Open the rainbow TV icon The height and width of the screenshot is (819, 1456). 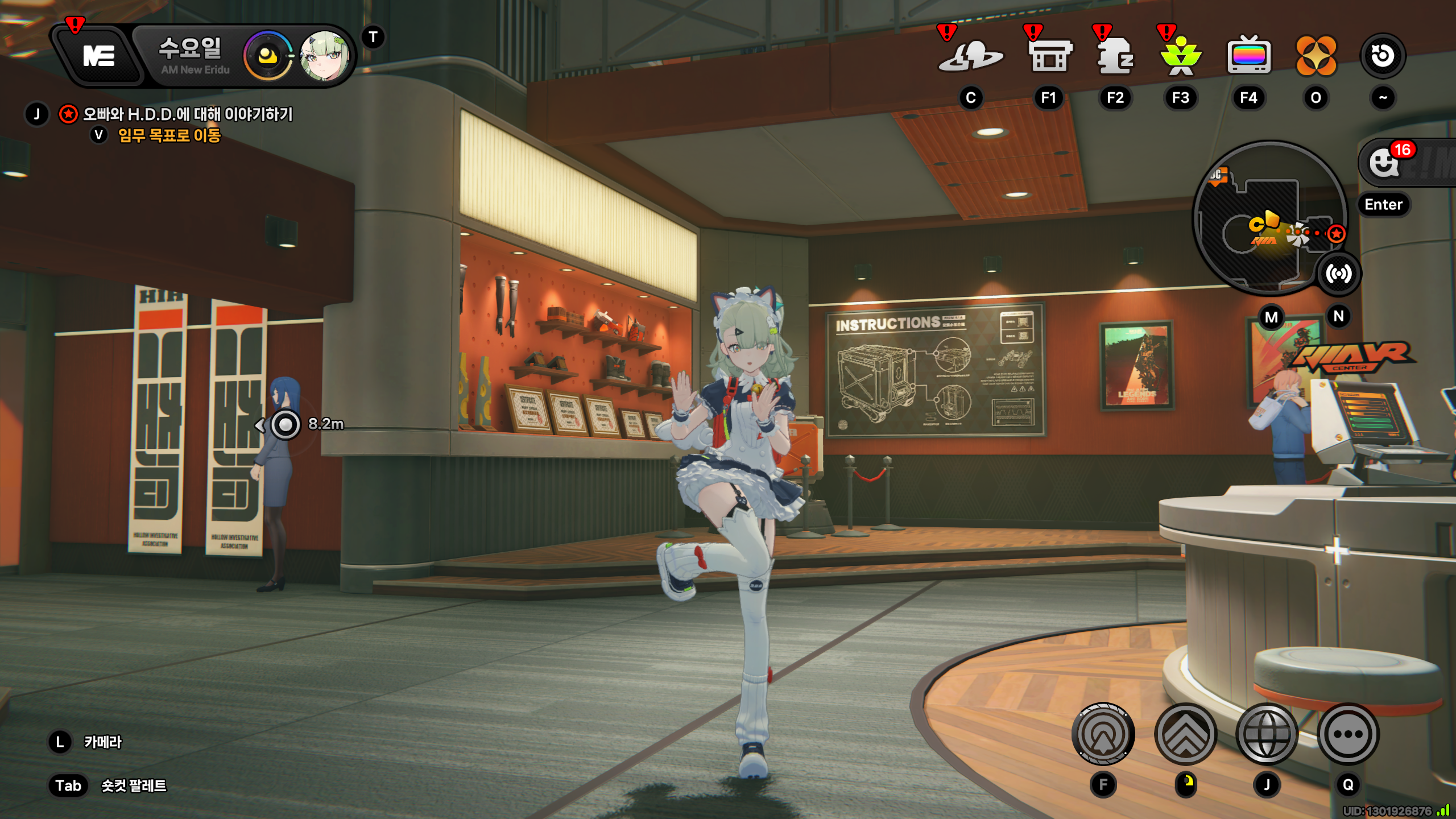(x=1249, y=56)
